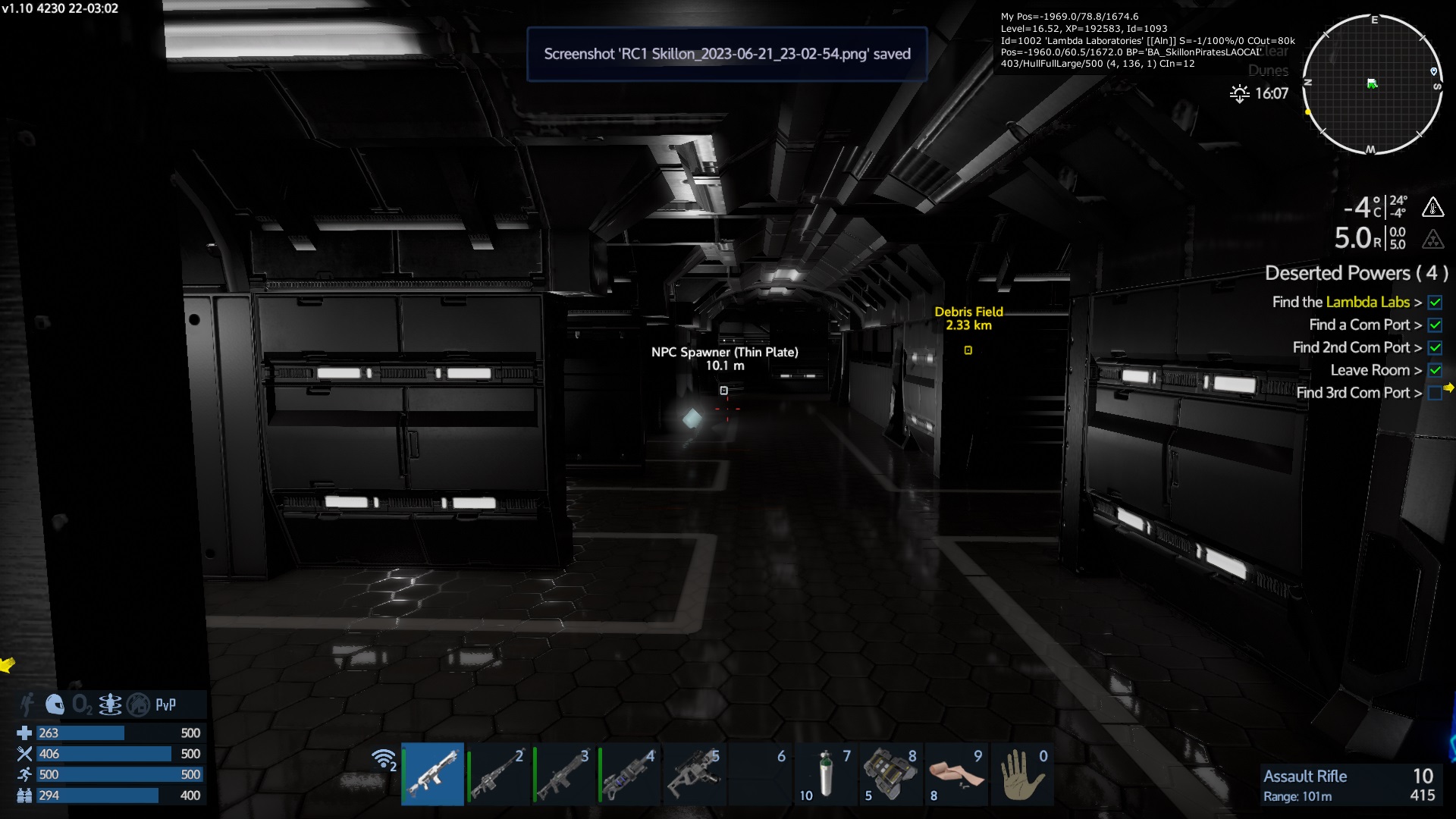Screen dimensions: 1456x819
Task: Select the scoped heavy weapon in slot 4
Action: [x=628, y=773]
